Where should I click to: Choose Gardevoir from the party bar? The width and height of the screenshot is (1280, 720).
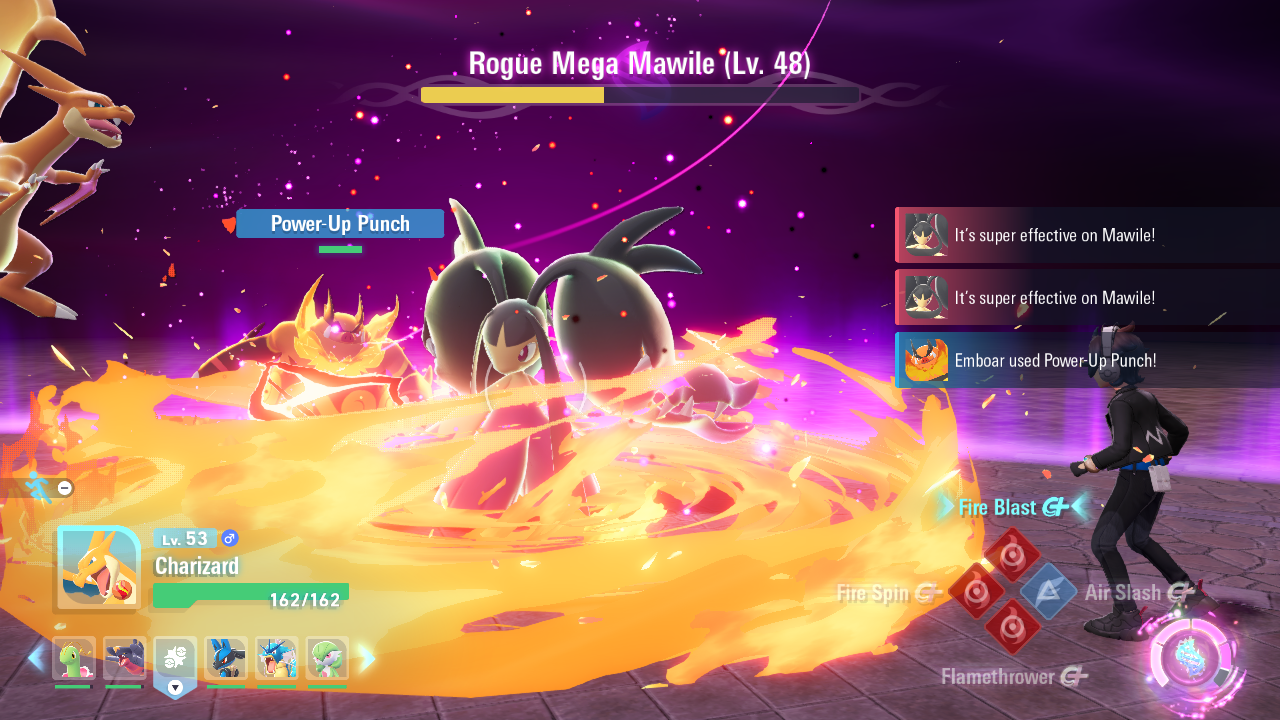click(x=327, y=658)
